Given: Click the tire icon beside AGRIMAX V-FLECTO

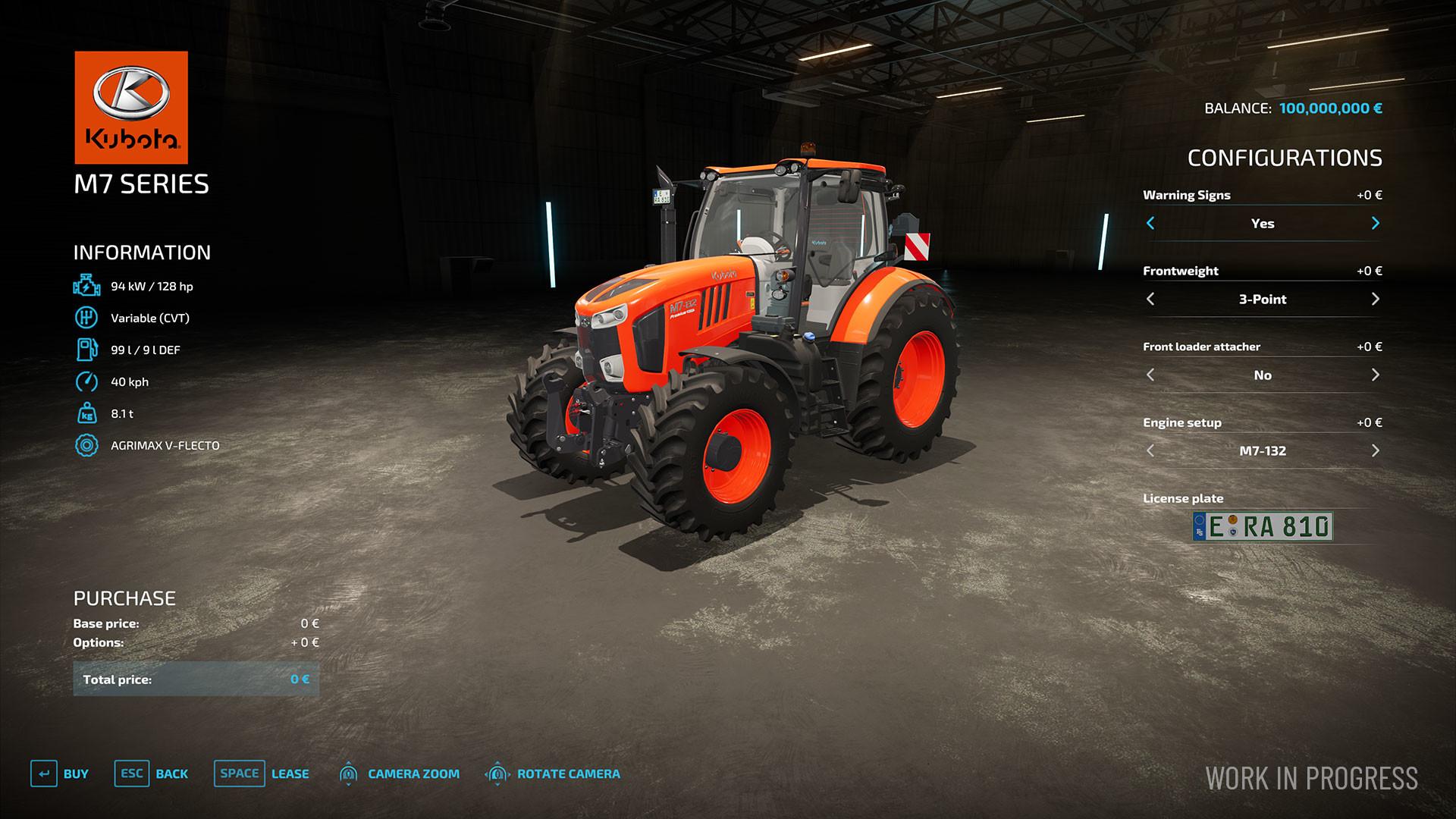Looking at the screenshot, I should pos(86,445).
